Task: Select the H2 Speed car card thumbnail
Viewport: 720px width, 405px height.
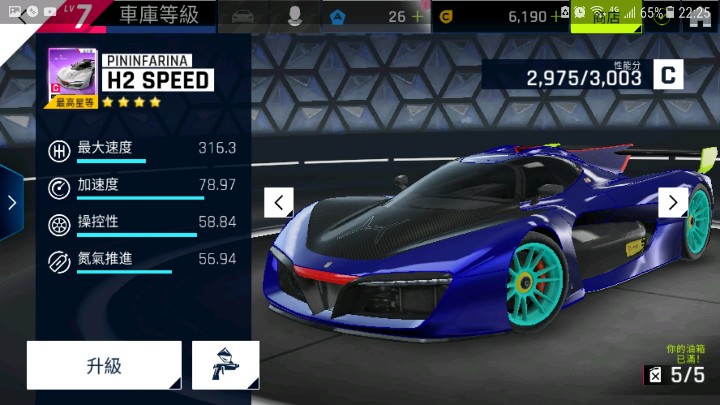Action: [70, 77]
